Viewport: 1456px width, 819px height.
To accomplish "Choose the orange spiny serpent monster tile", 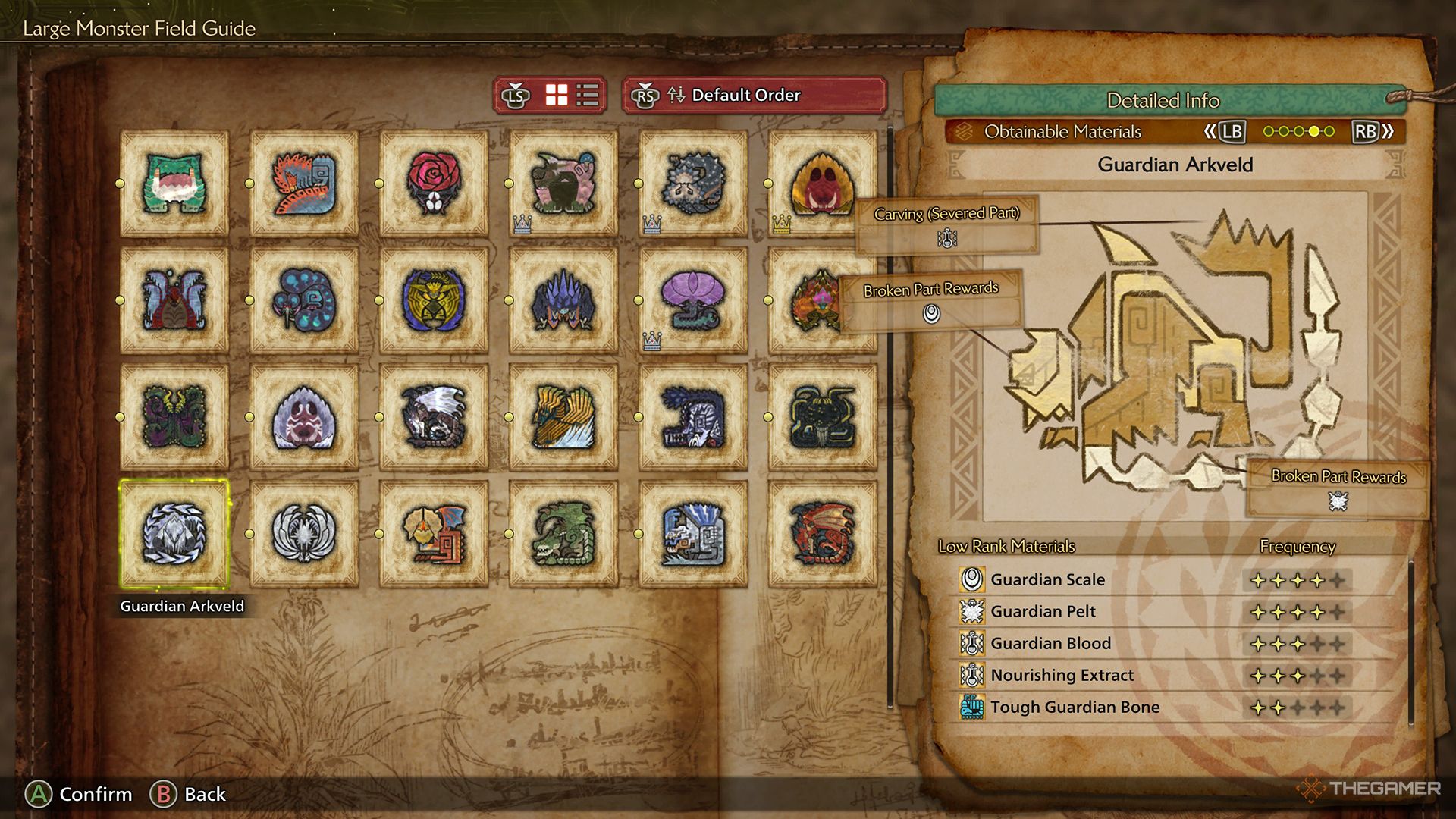I will [304, 184].
